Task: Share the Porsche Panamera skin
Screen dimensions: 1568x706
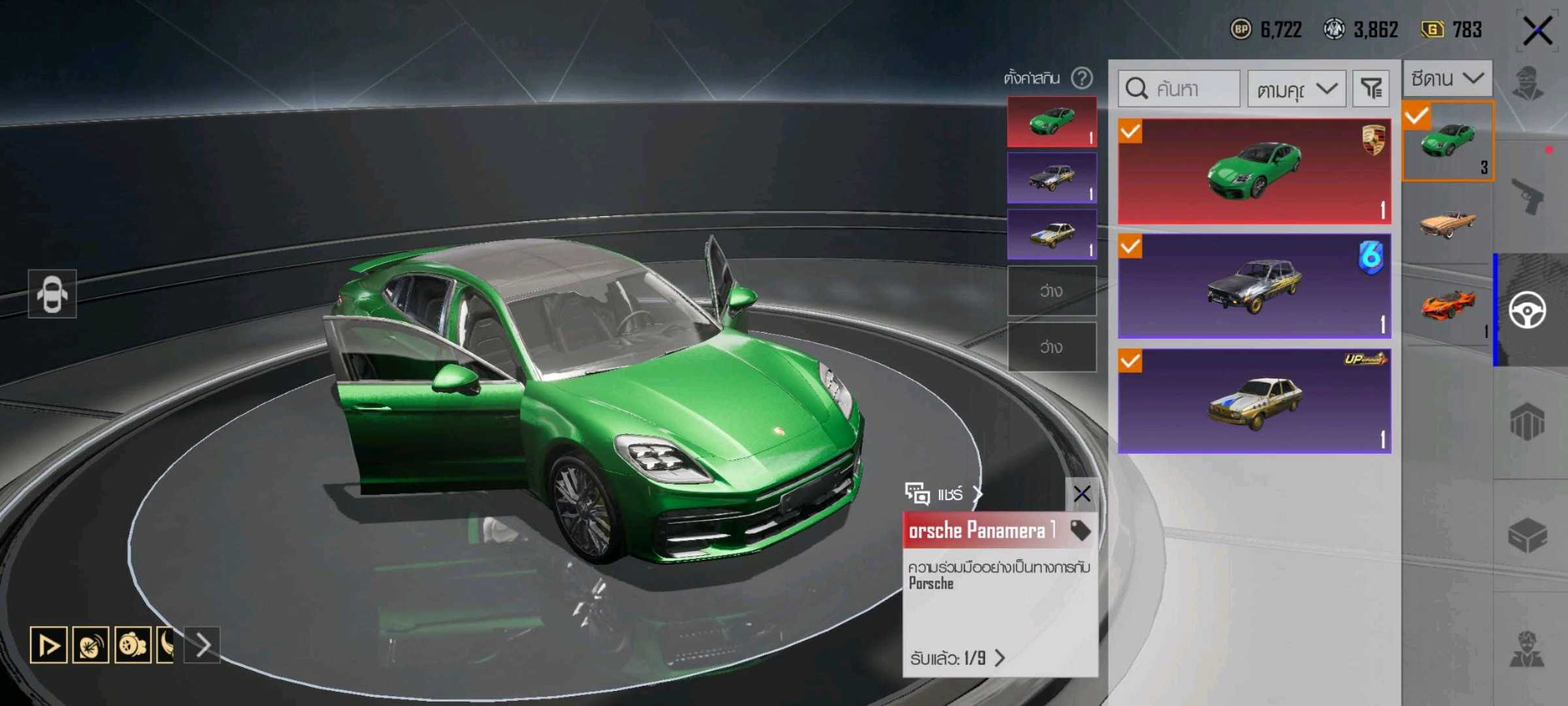Action: 943,494
